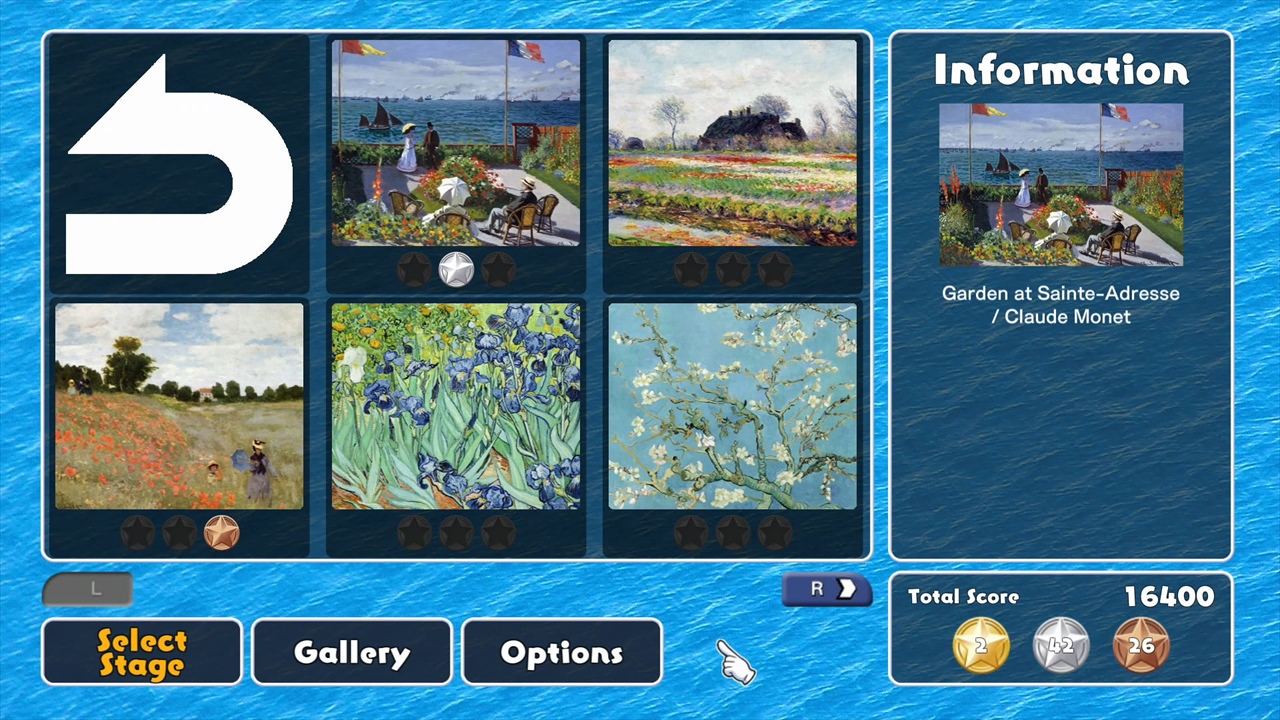Open the Options screen

pos(561,652)
